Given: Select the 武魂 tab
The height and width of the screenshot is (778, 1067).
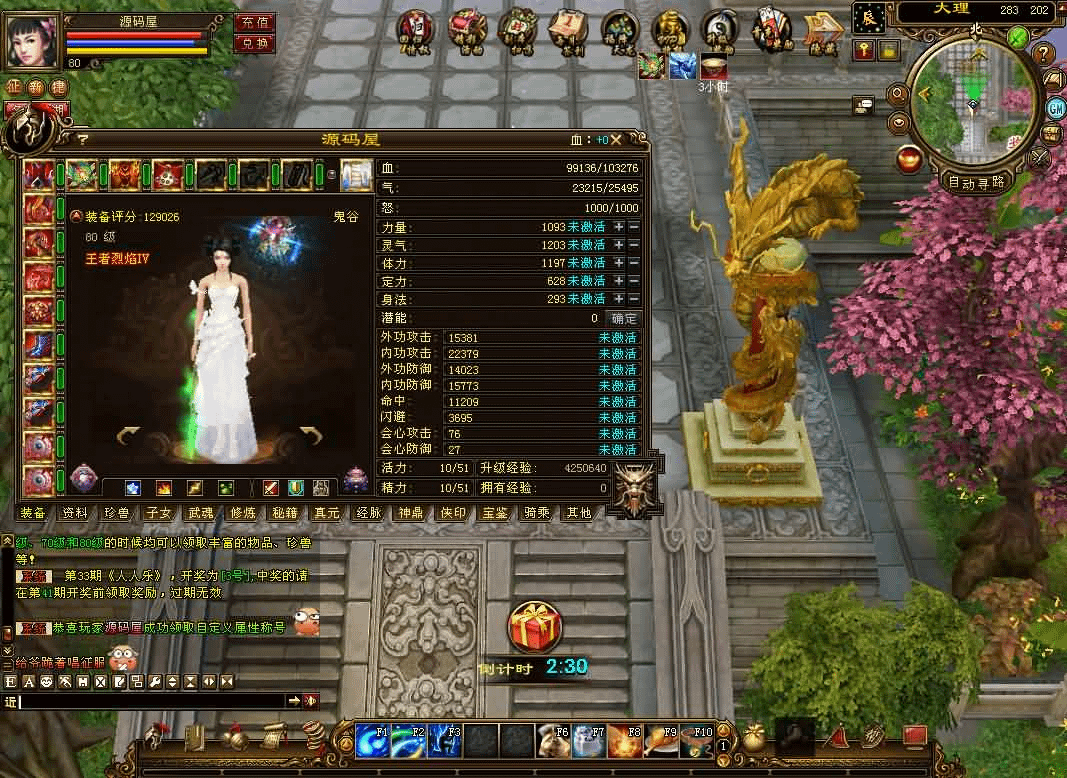Looking at the screenshot, I should click(201, 513).
